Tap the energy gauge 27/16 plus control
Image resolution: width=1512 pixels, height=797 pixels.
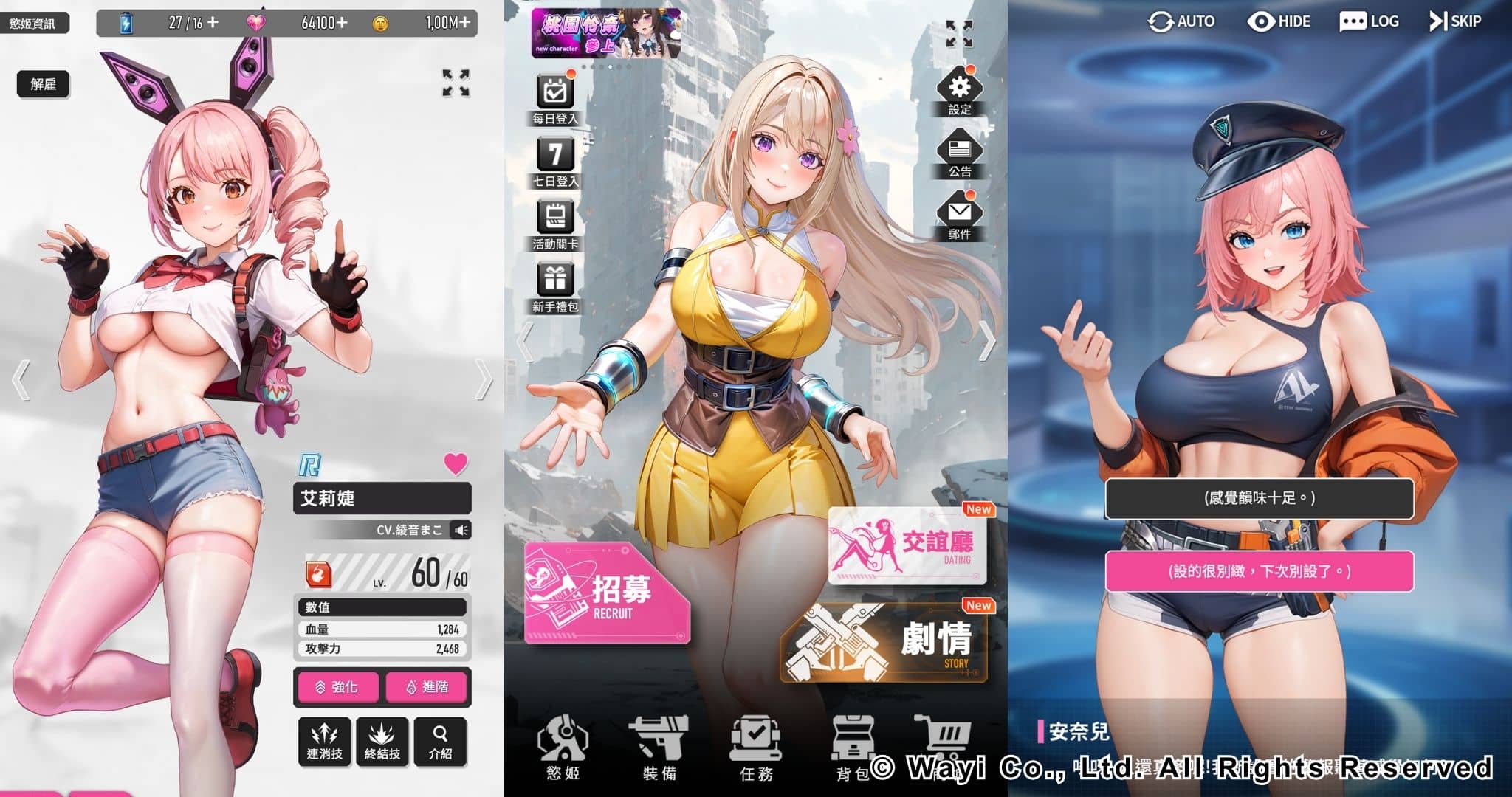tap(213, 22)
